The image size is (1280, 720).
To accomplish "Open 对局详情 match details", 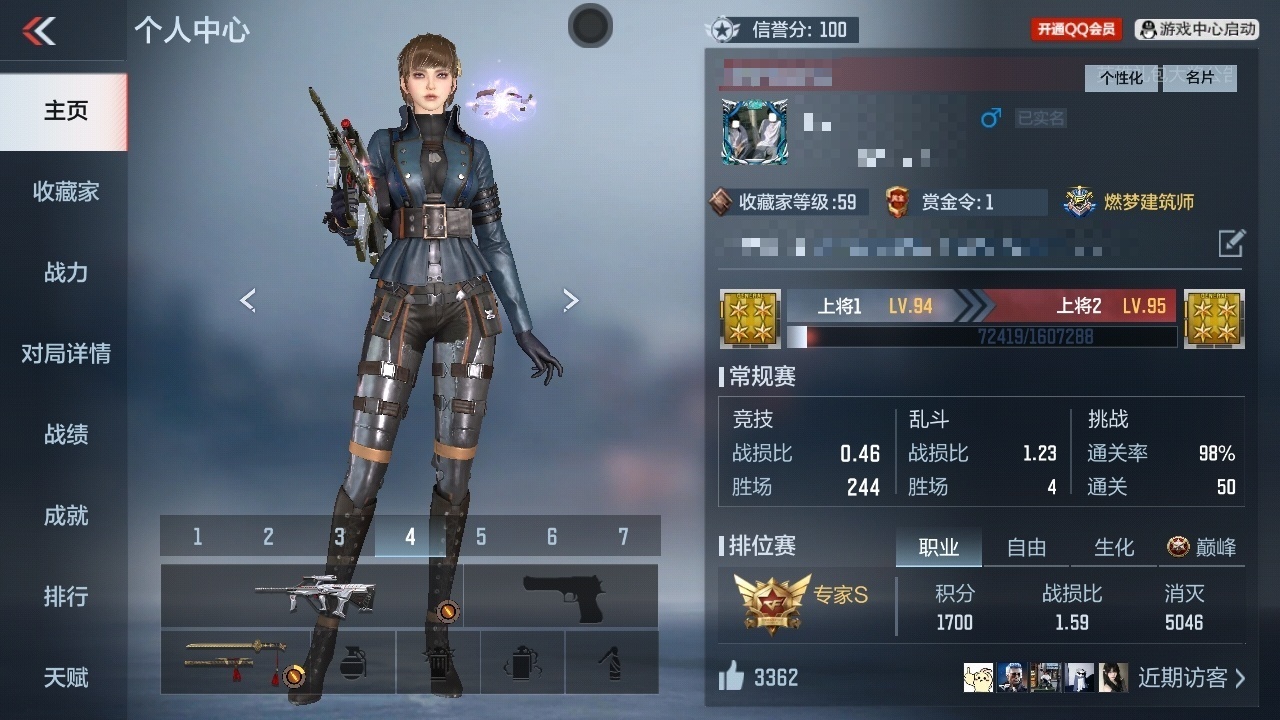I will tap(65, 353).
